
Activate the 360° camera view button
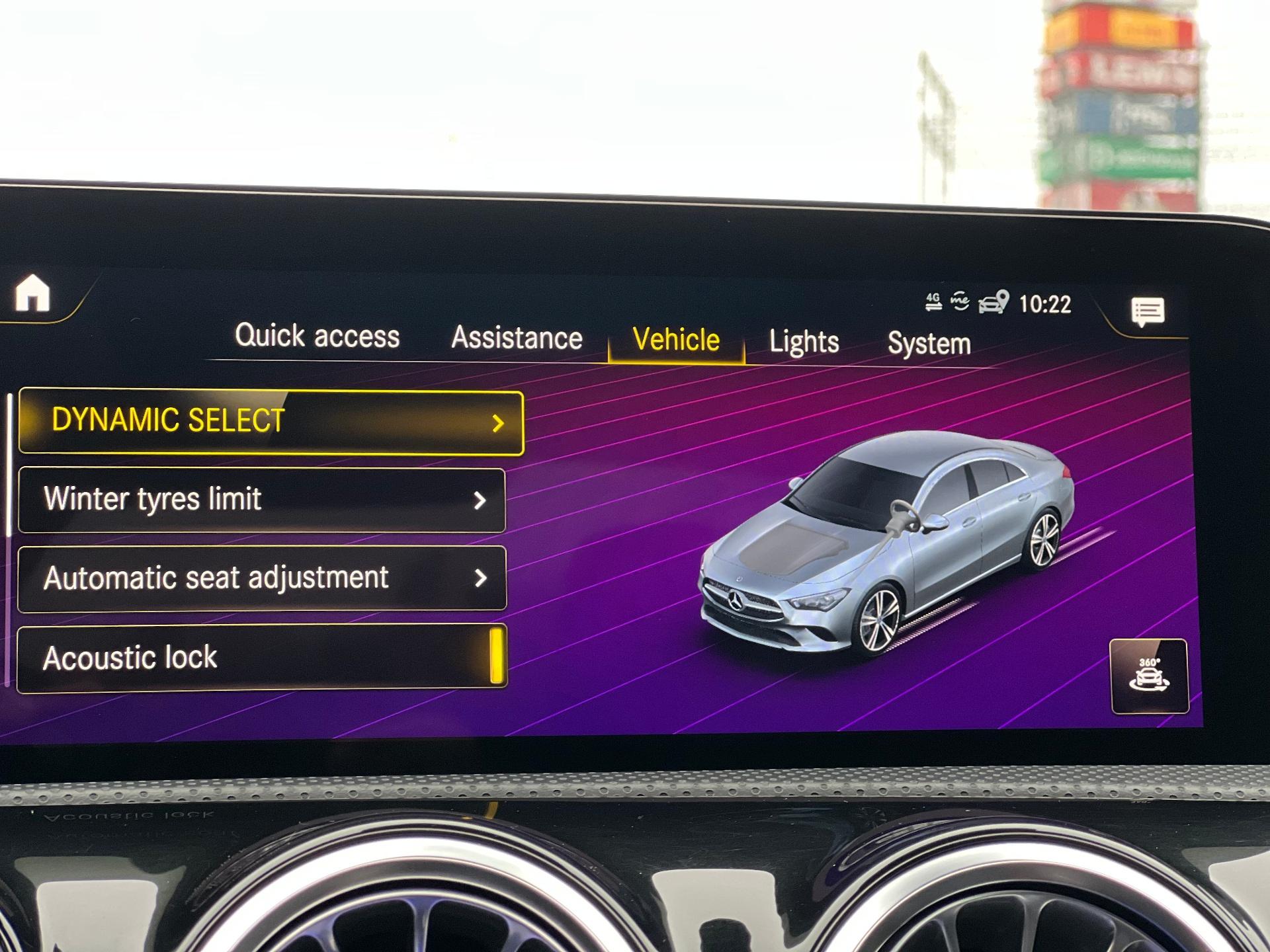1149,676
